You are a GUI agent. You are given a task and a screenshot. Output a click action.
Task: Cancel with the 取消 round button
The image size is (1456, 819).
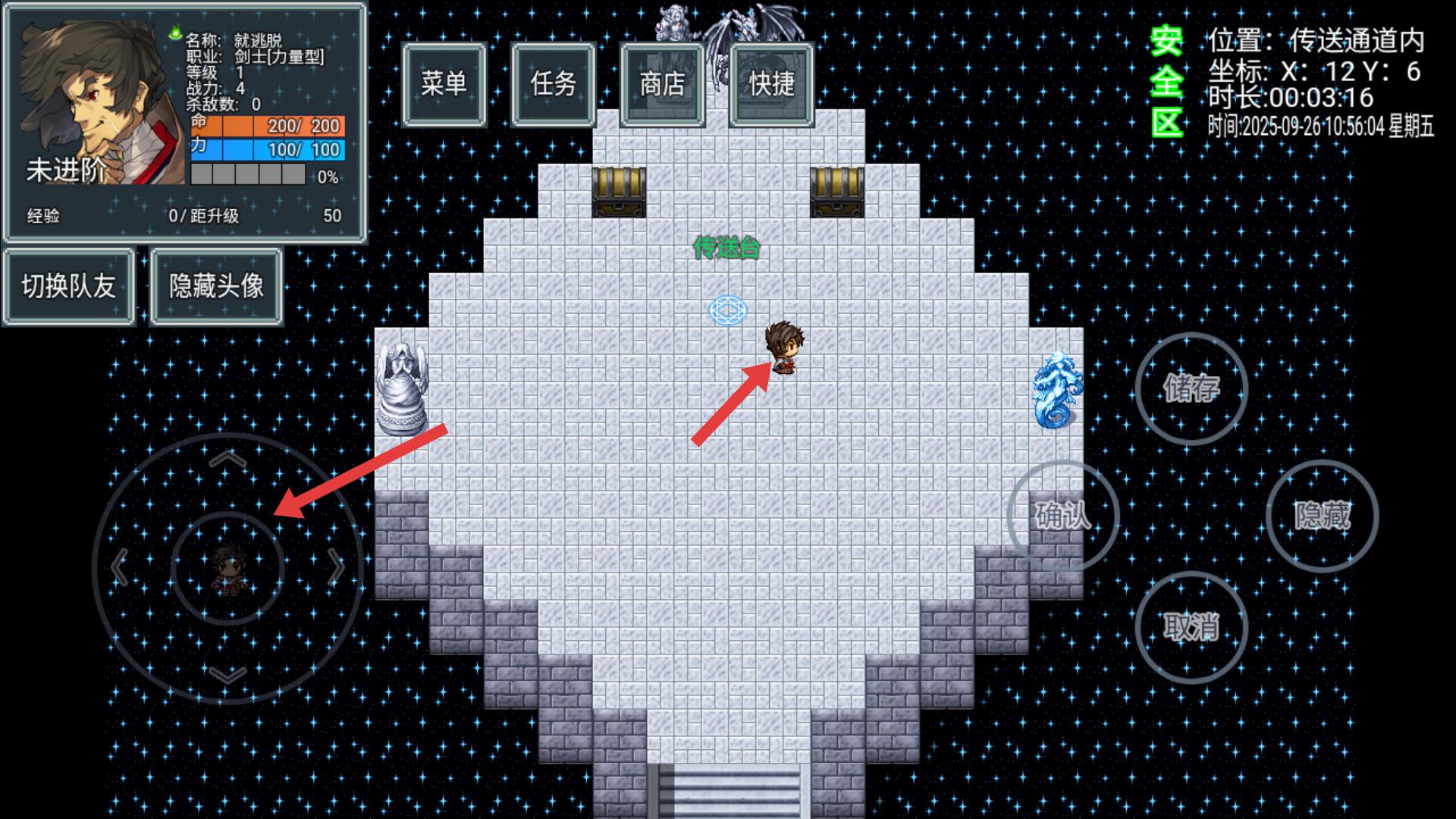(x=1191, y=627)
